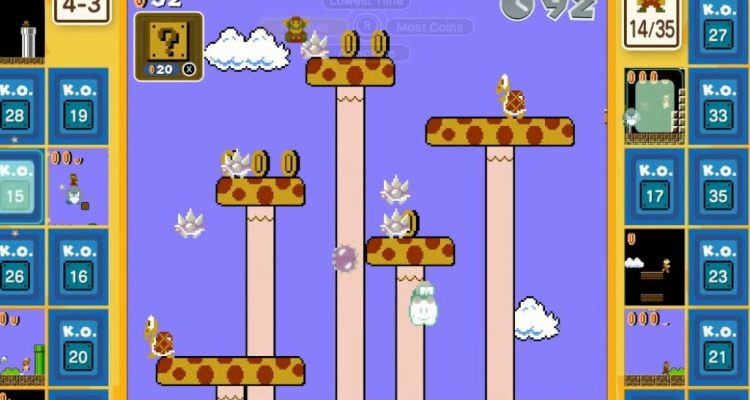The width and height of the screenshot is (750, 400).
Task: Select the K.O. 35 opponent tile
Action: 717,187
